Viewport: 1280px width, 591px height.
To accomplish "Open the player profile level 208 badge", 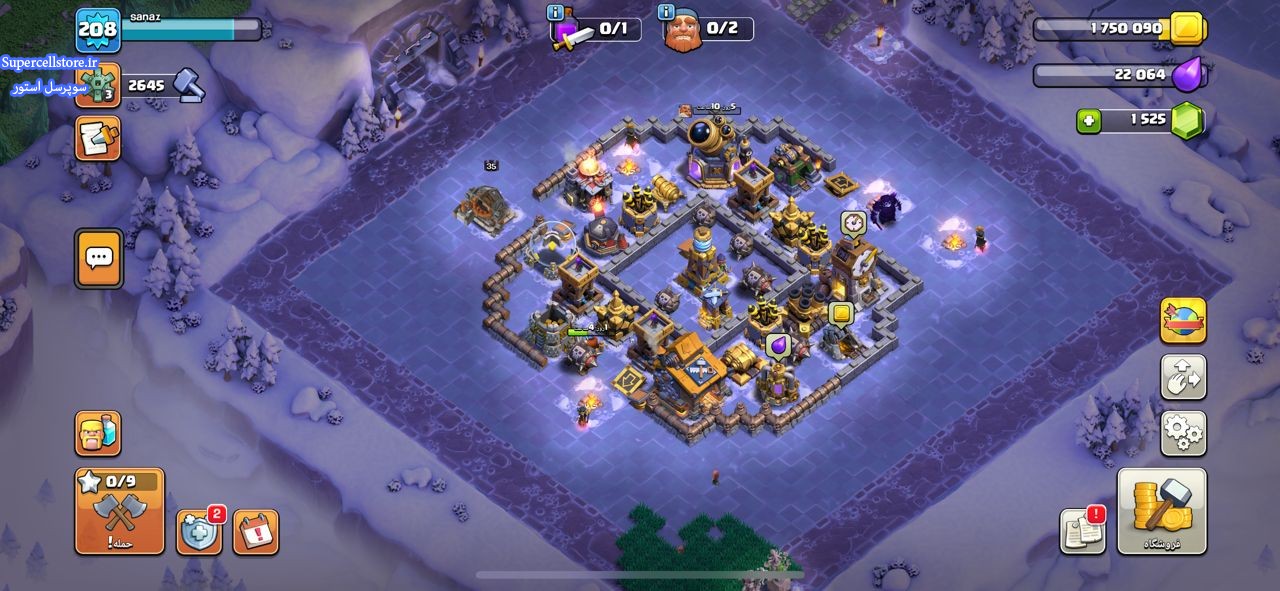I will (x=98, y=30).
